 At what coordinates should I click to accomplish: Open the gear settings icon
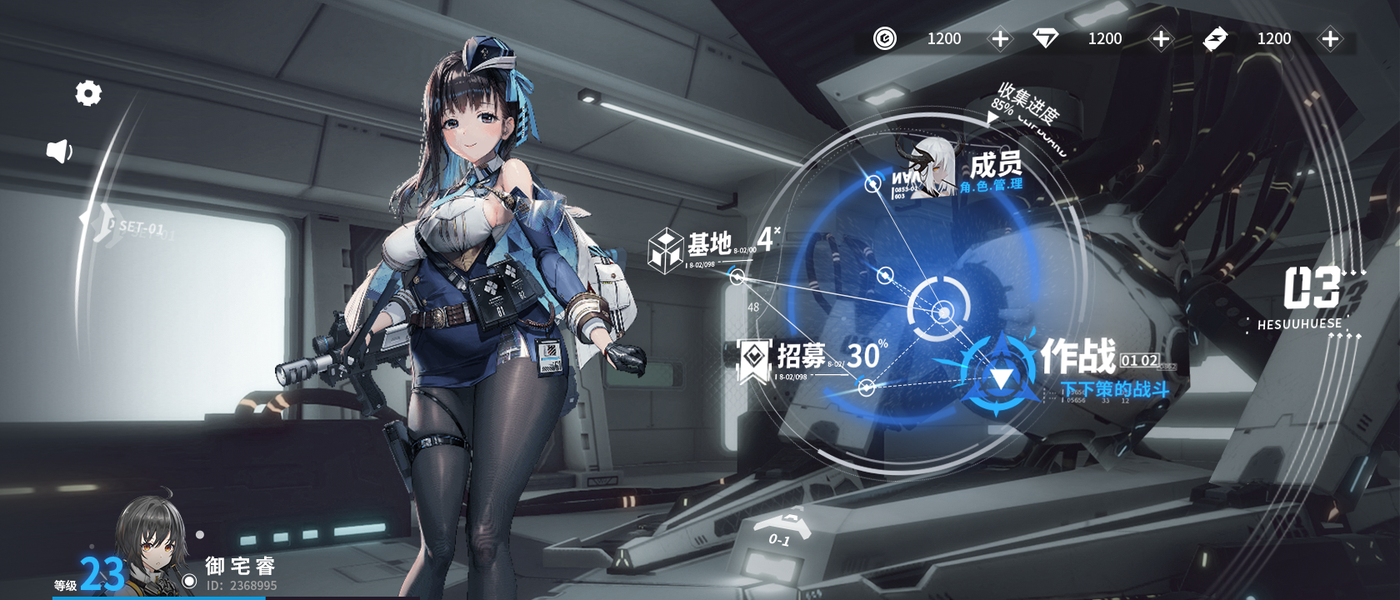click(88, 94)
